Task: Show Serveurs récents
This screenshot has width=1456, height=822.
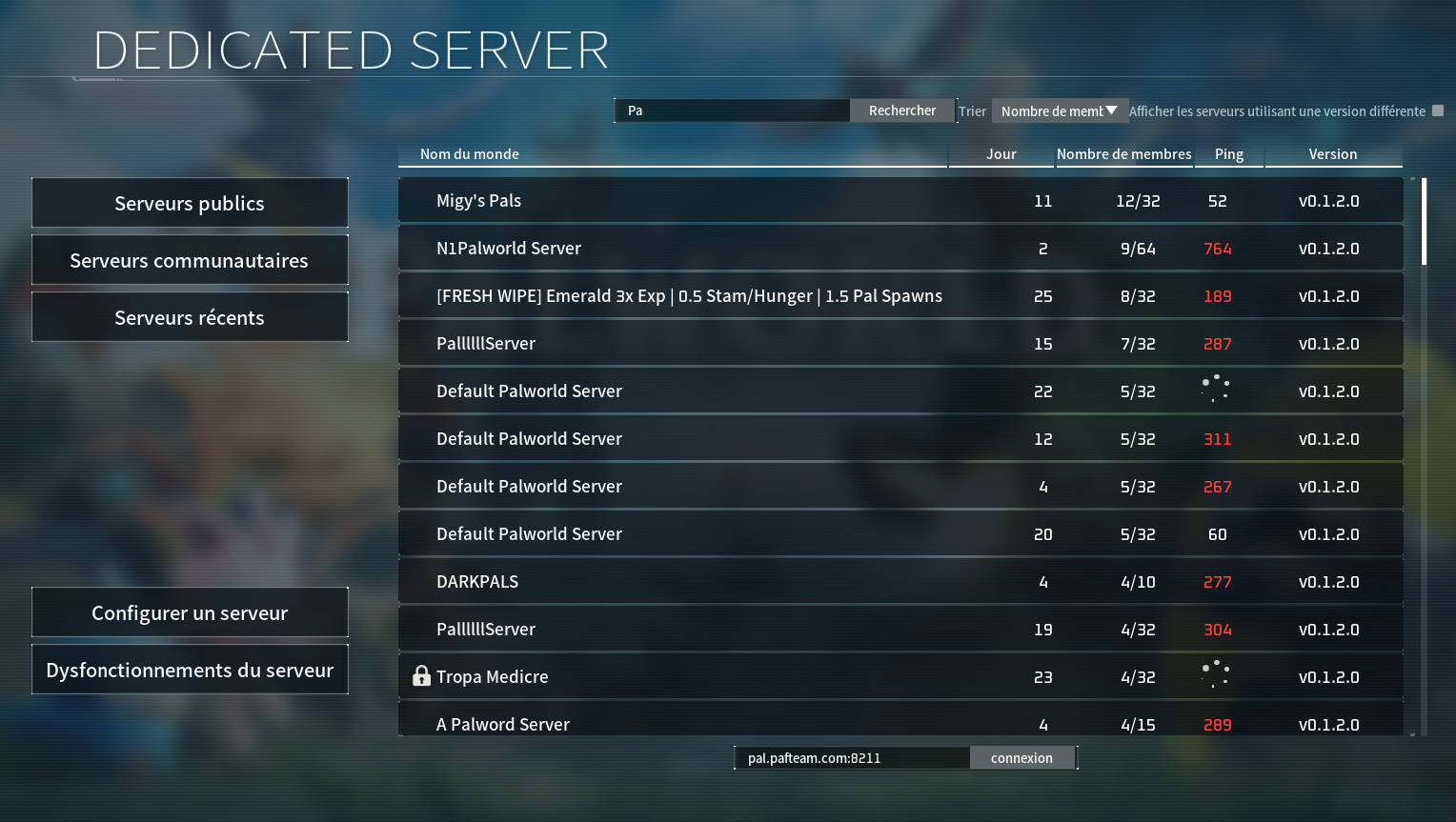Action: 190,317
